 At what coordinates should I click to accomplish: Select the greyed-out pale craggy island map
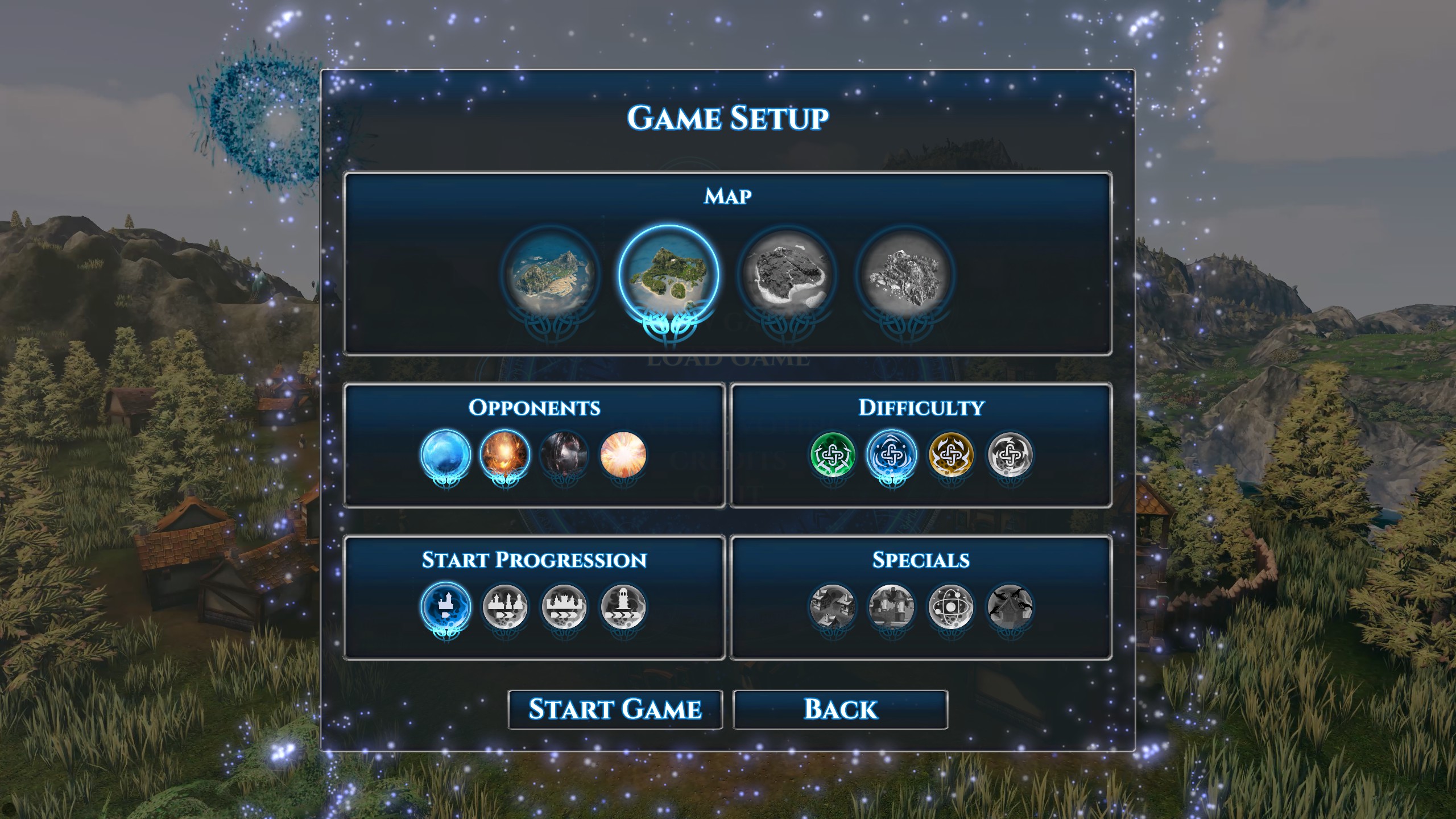click(904, 275)
